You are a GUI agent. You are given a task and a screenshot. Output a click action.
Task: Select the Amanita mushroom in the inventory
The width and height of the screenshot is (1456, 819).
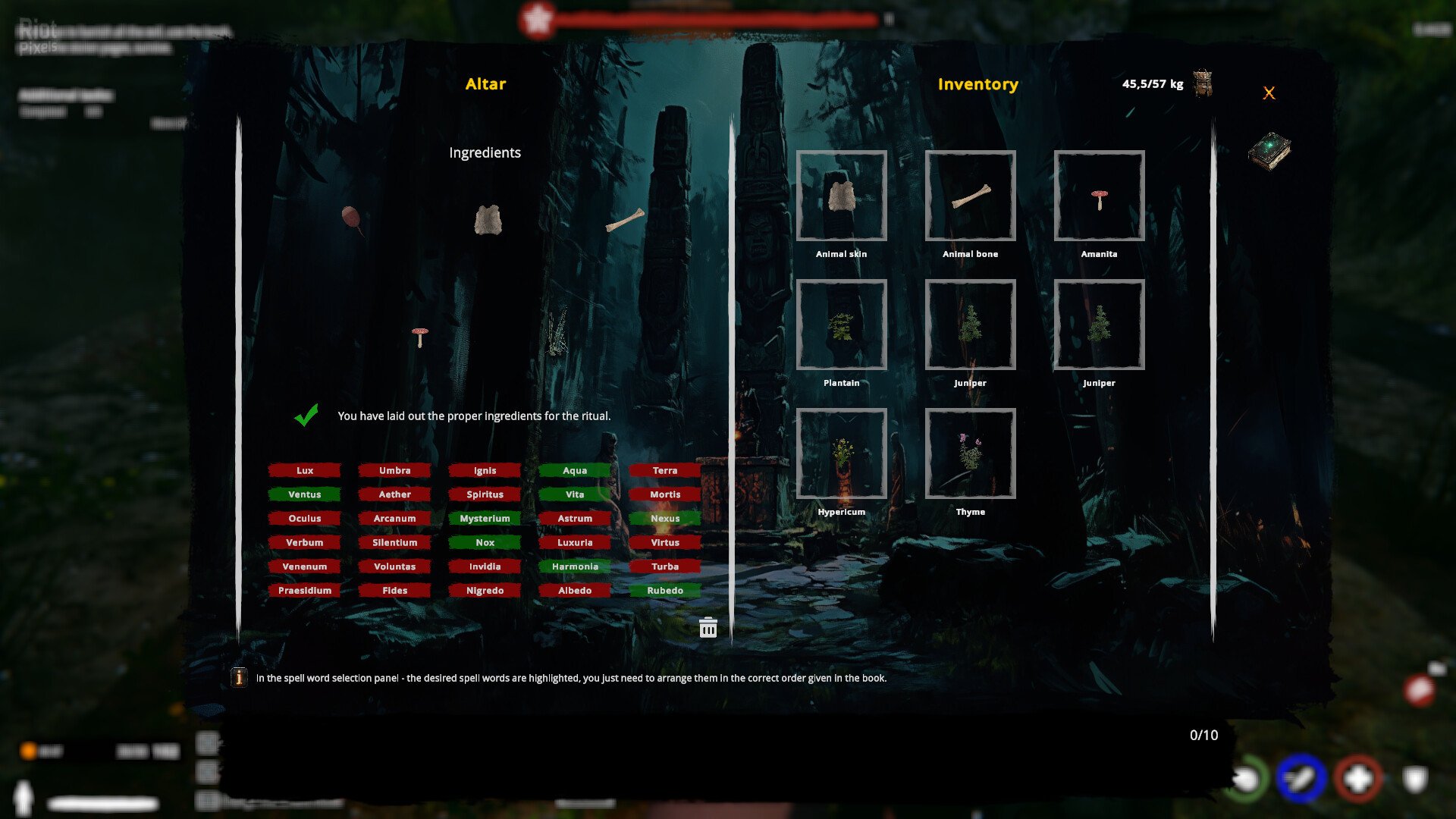pos(1099,198)
